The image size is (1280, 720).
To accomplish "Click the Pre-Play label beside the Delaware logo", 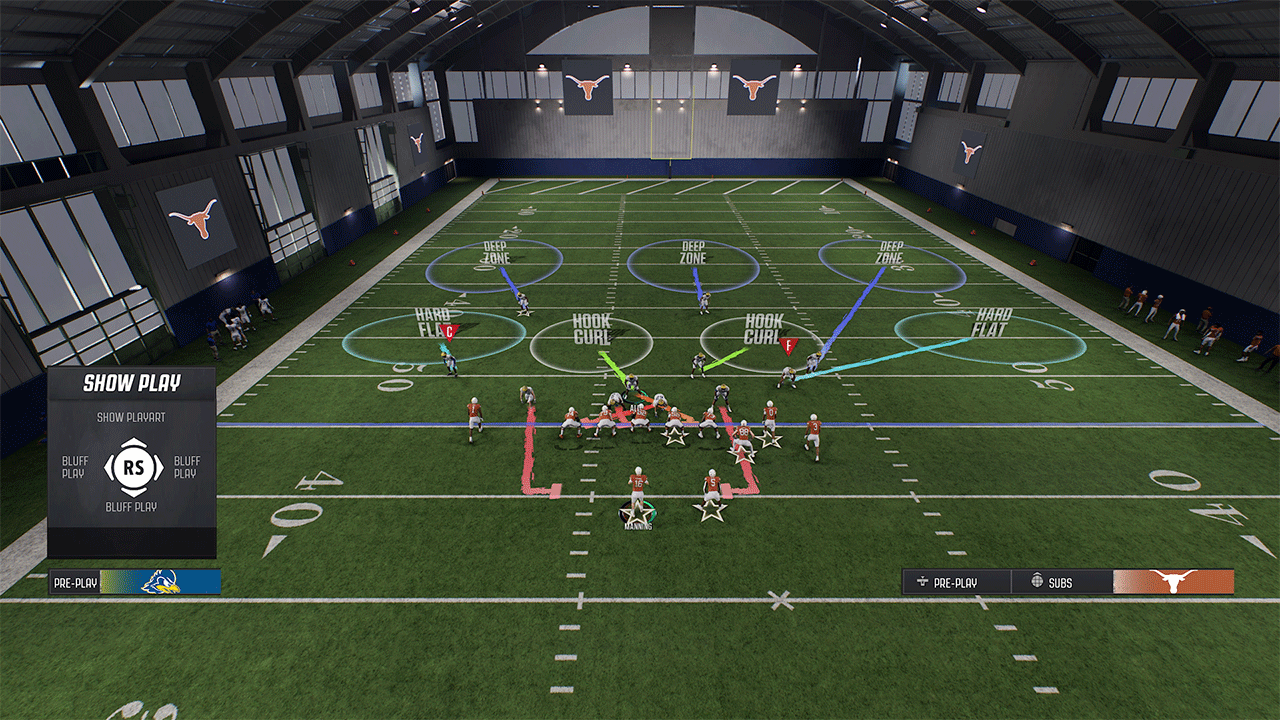I will coord(75,582).
